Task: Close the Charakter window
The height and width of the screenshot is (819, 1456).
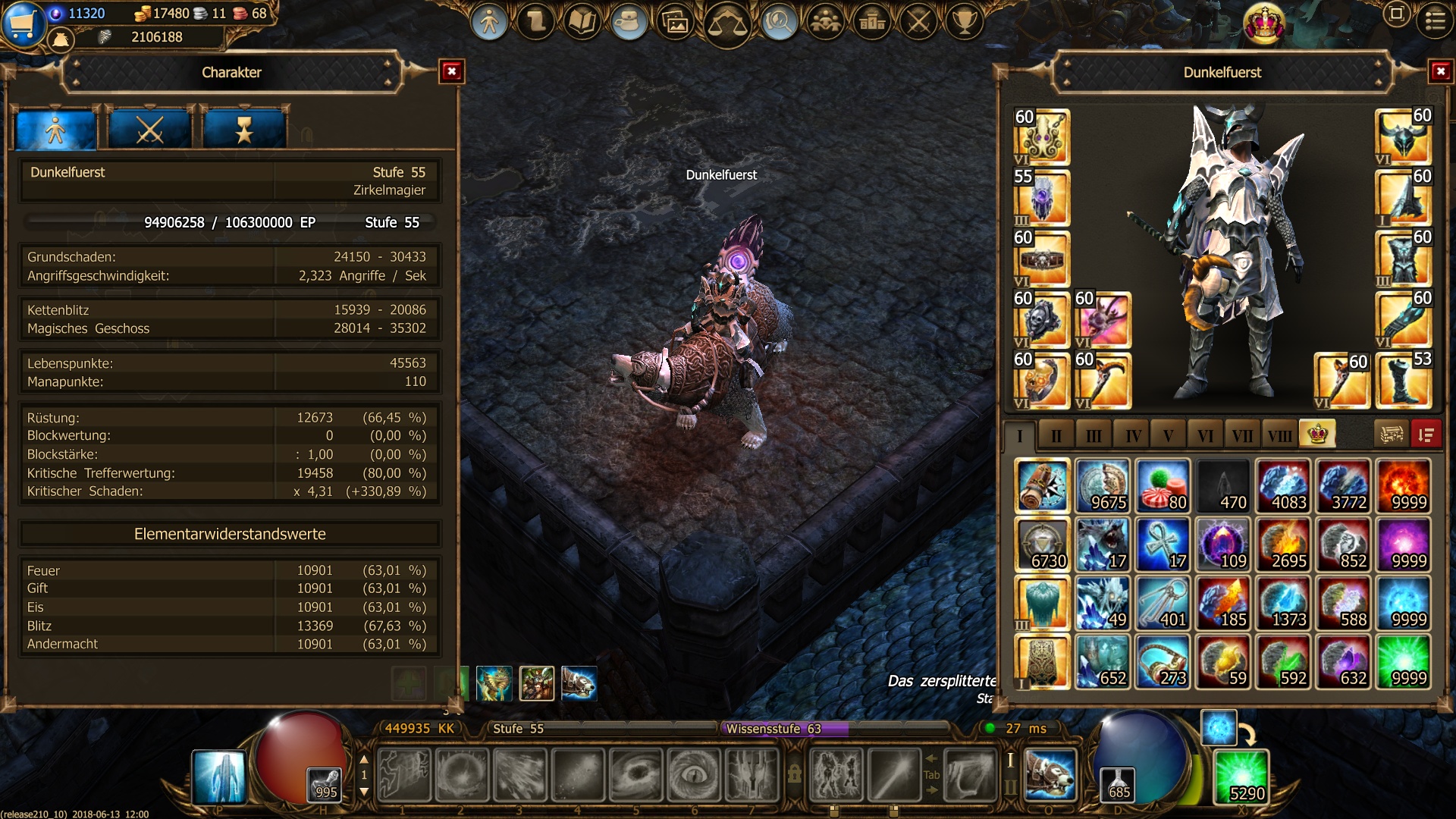Action: [x=452, y=72]
